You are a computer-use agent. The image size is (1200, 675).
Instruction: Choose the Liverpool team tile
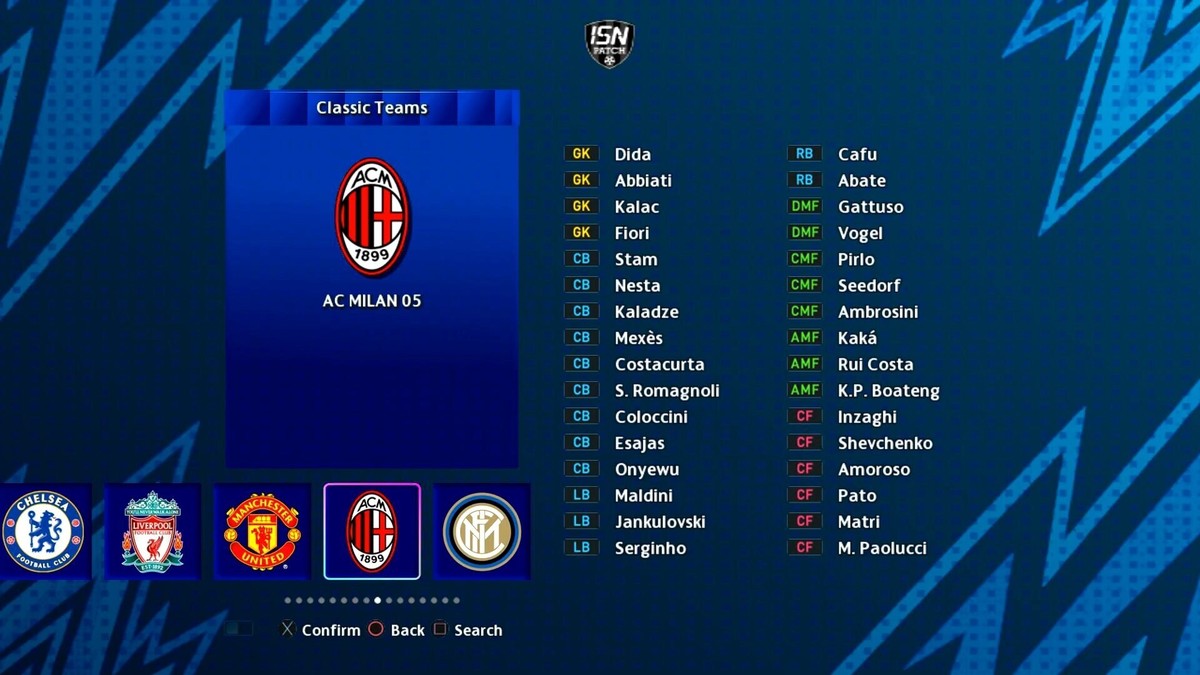click(x=152, y=531)
